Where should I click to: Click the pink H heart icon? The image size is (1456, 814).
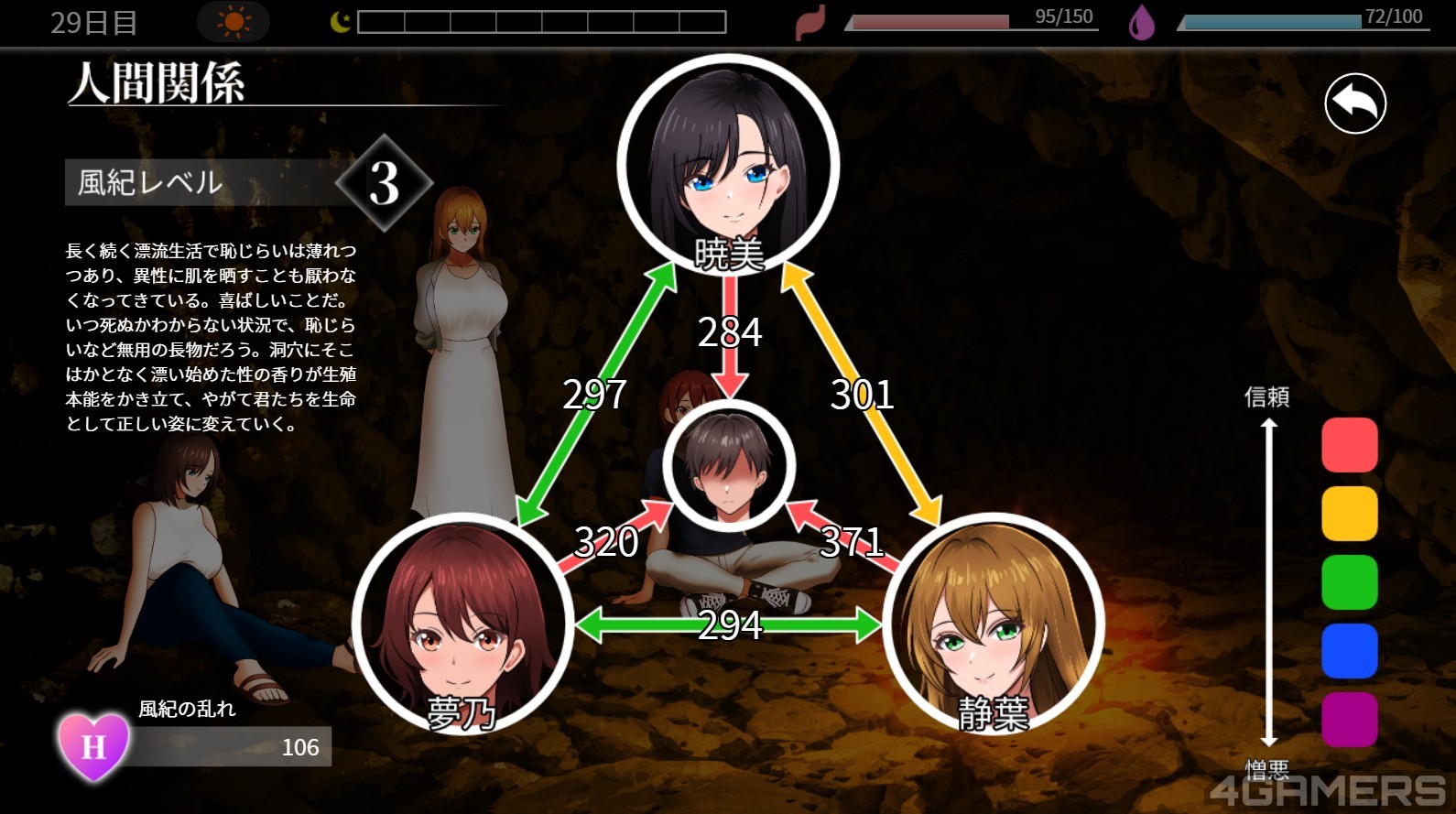click(93, 746)
